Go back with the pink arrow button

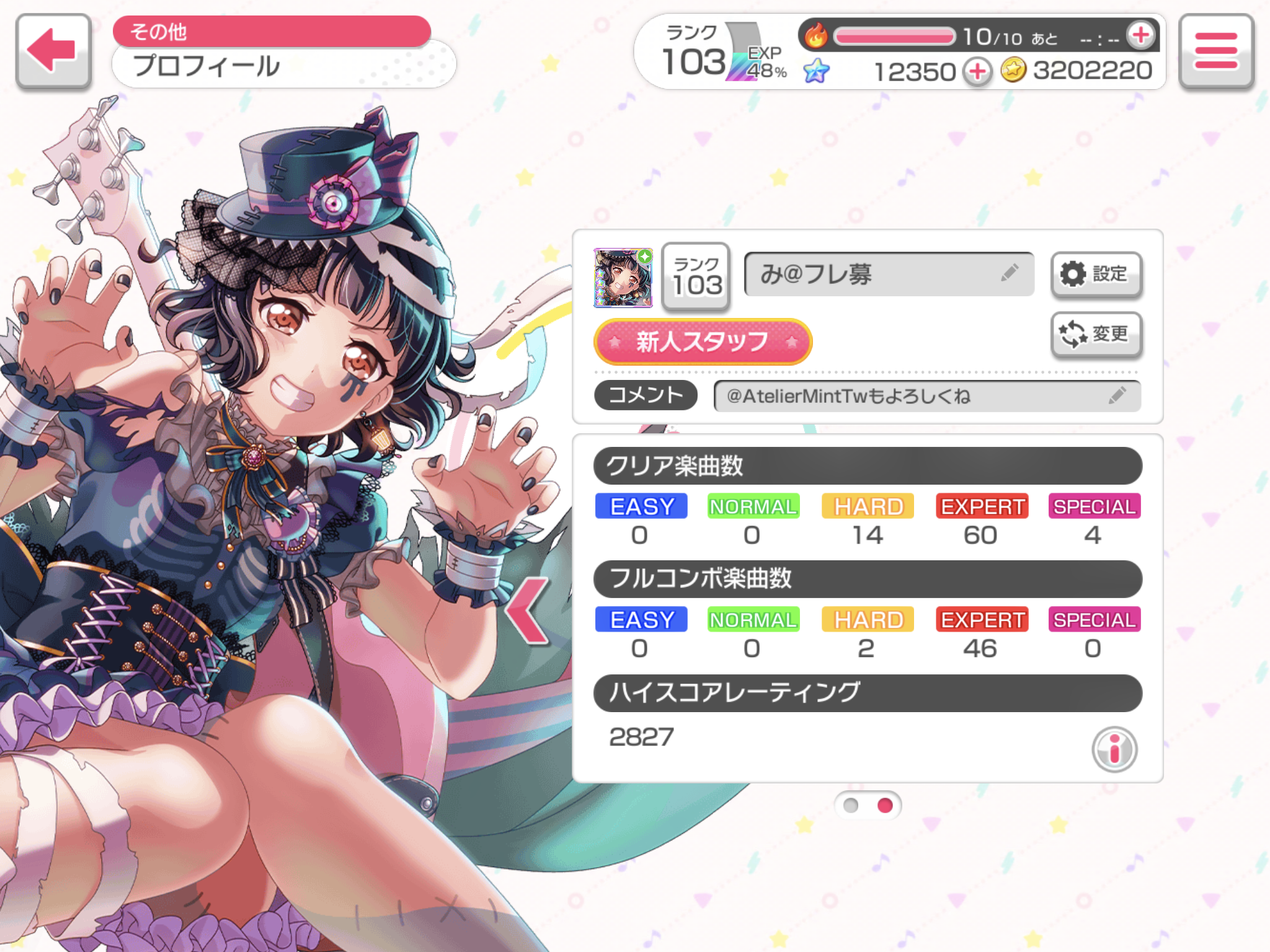click(x=53, y=51)
